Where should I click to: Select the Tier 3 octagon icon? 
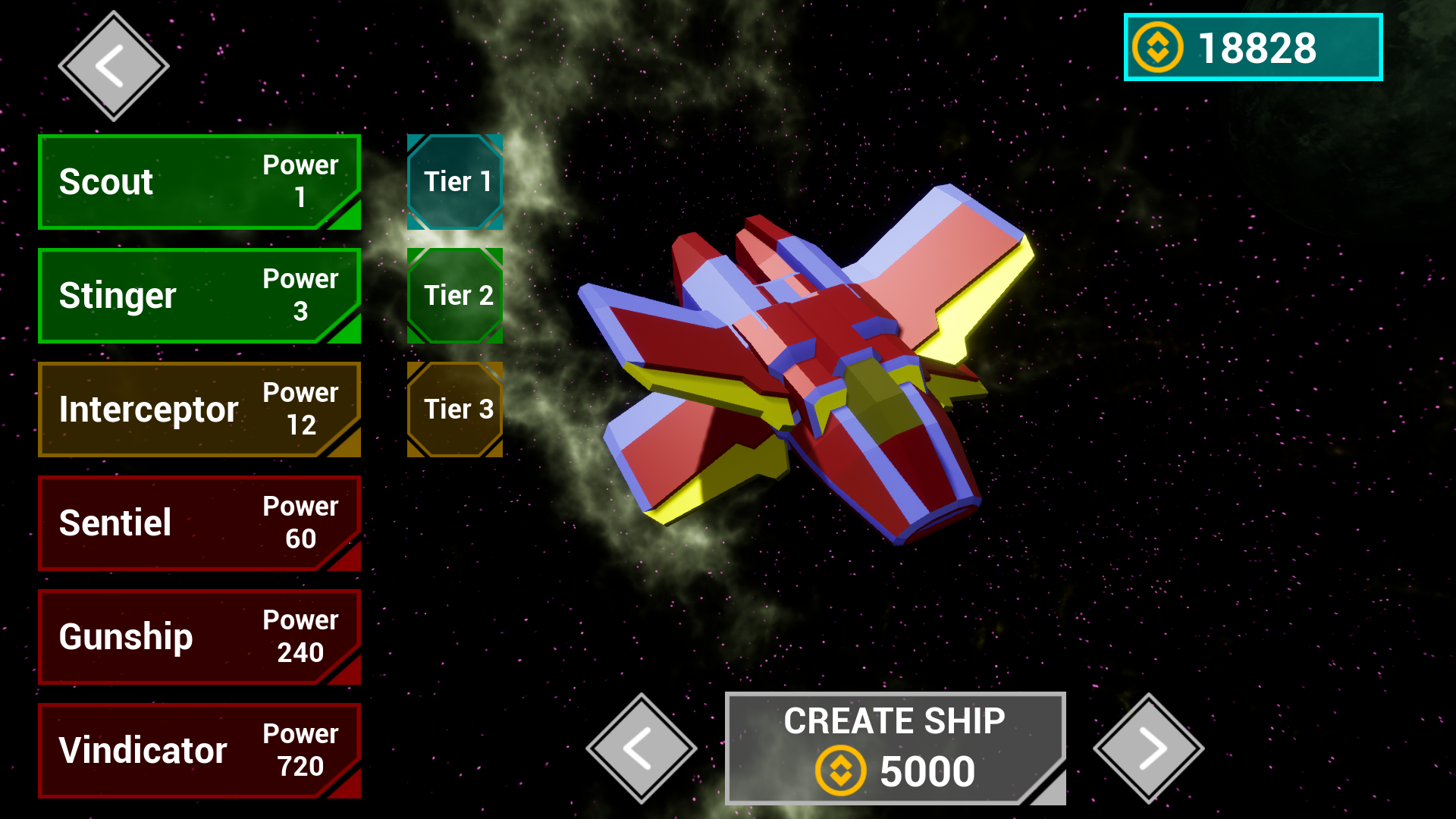[x=455, y=409]
